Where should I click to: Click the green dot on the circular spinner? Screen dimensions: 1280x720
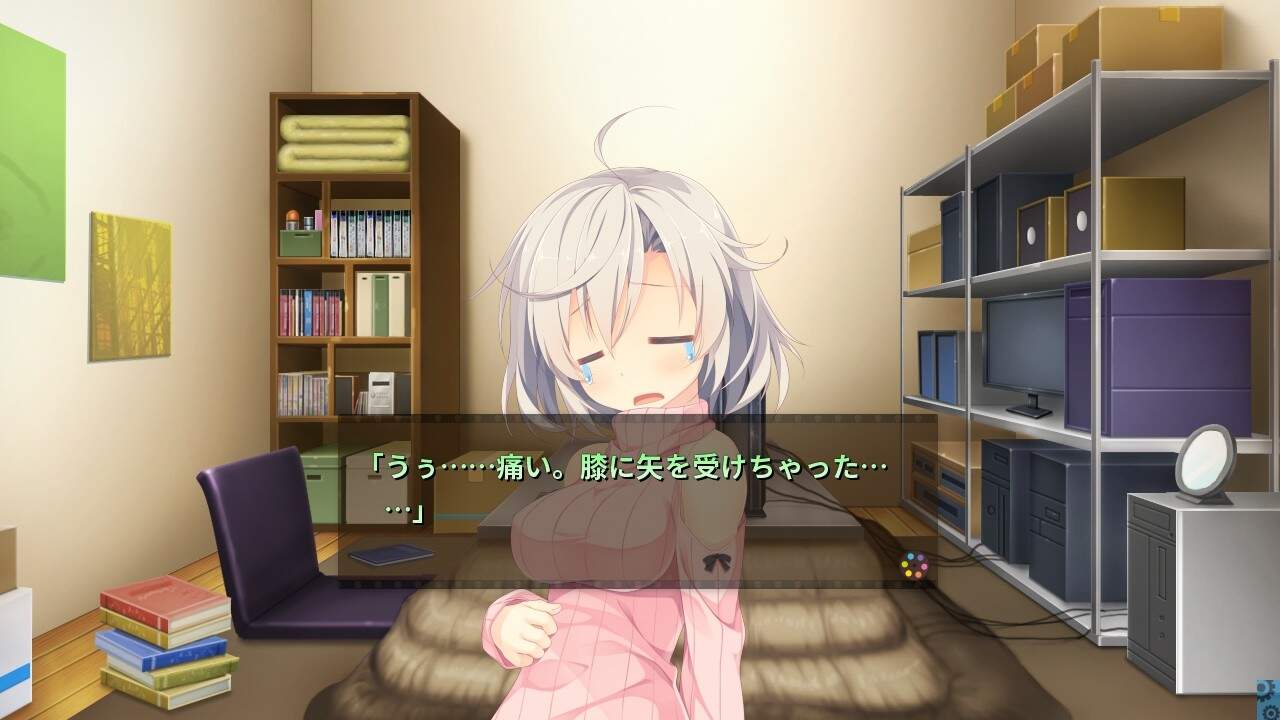point(905,563)
